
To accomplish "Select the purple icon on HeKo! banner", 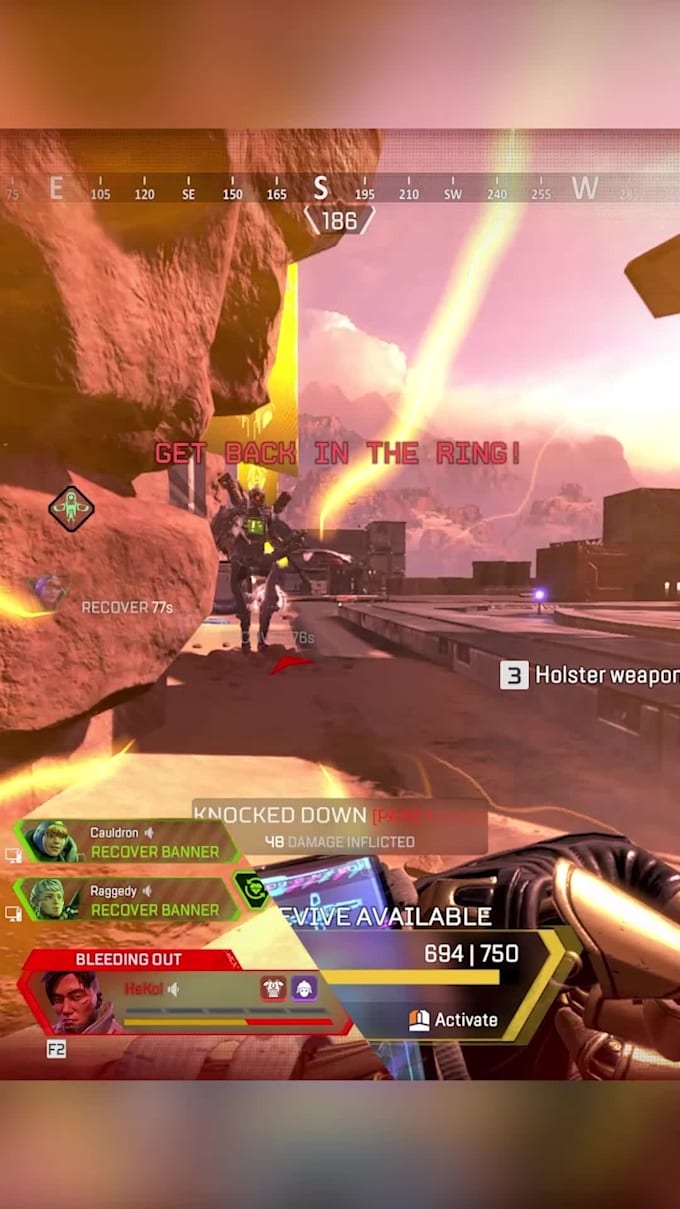I will coord(304,988).
